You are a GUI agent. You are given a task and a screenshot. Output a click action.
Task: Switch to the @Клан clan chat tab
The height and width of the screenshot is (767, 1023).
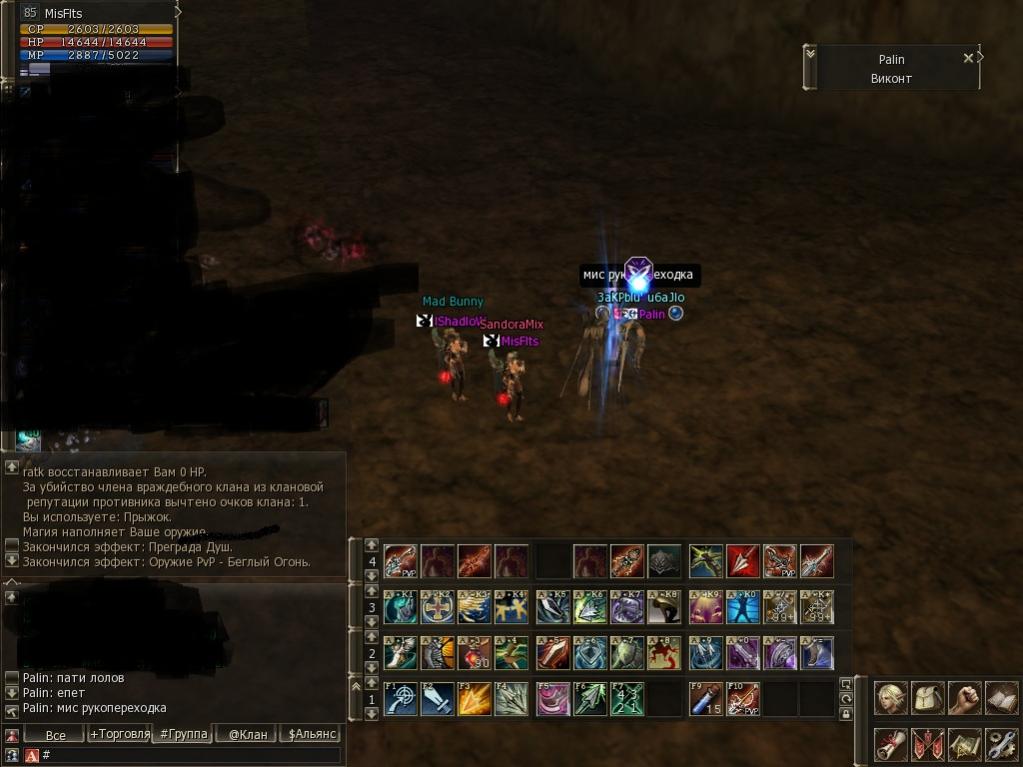pos(246,735)
